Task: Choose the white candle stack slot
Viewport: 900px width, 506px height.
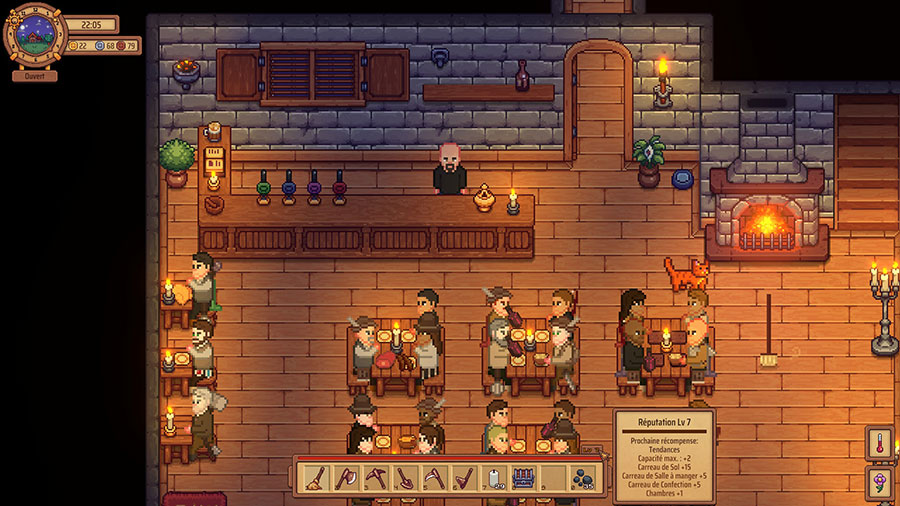Action: 492,477
